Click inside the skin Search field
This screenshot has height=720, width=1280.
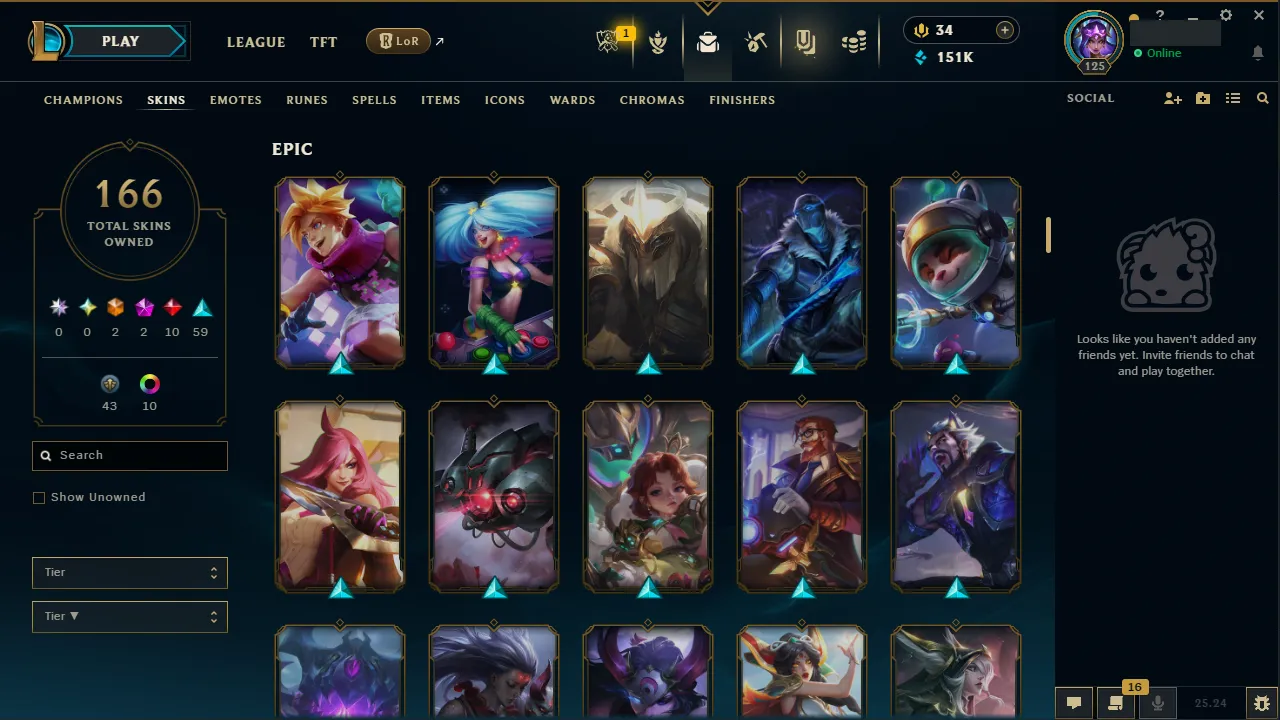click(129, 455)
